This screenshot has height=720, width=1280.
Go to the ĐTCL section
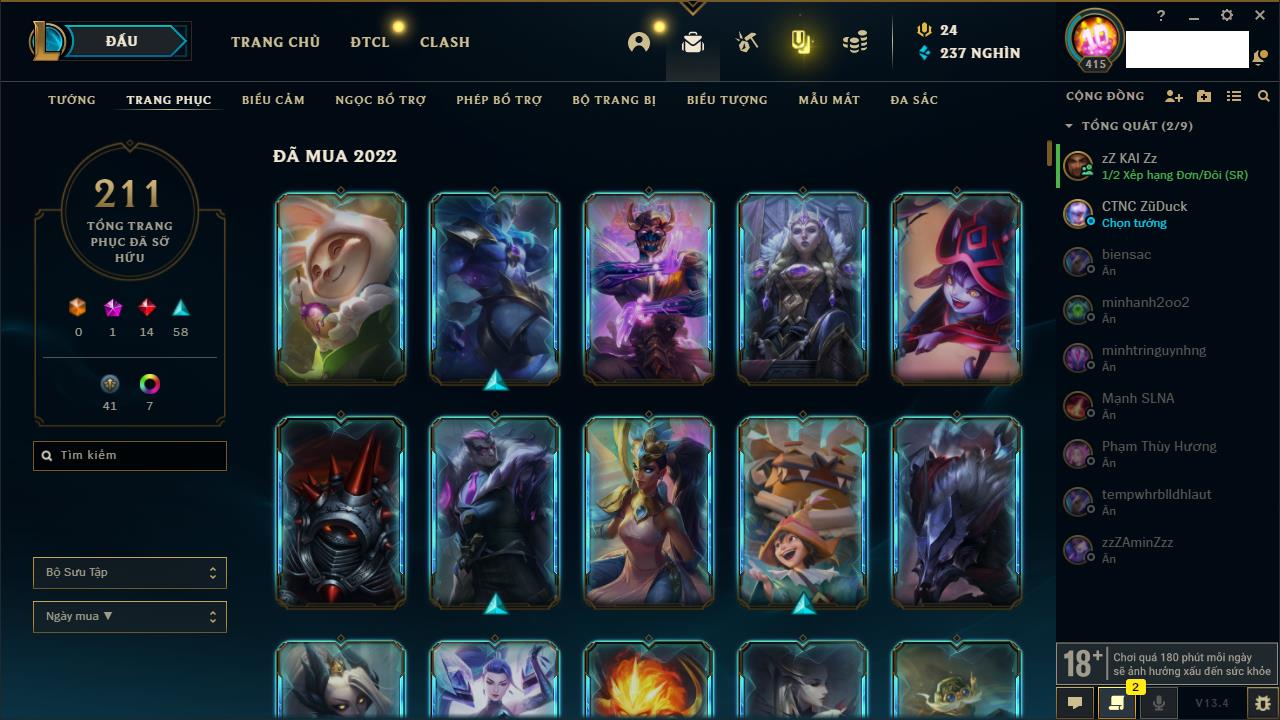point(370,42)
